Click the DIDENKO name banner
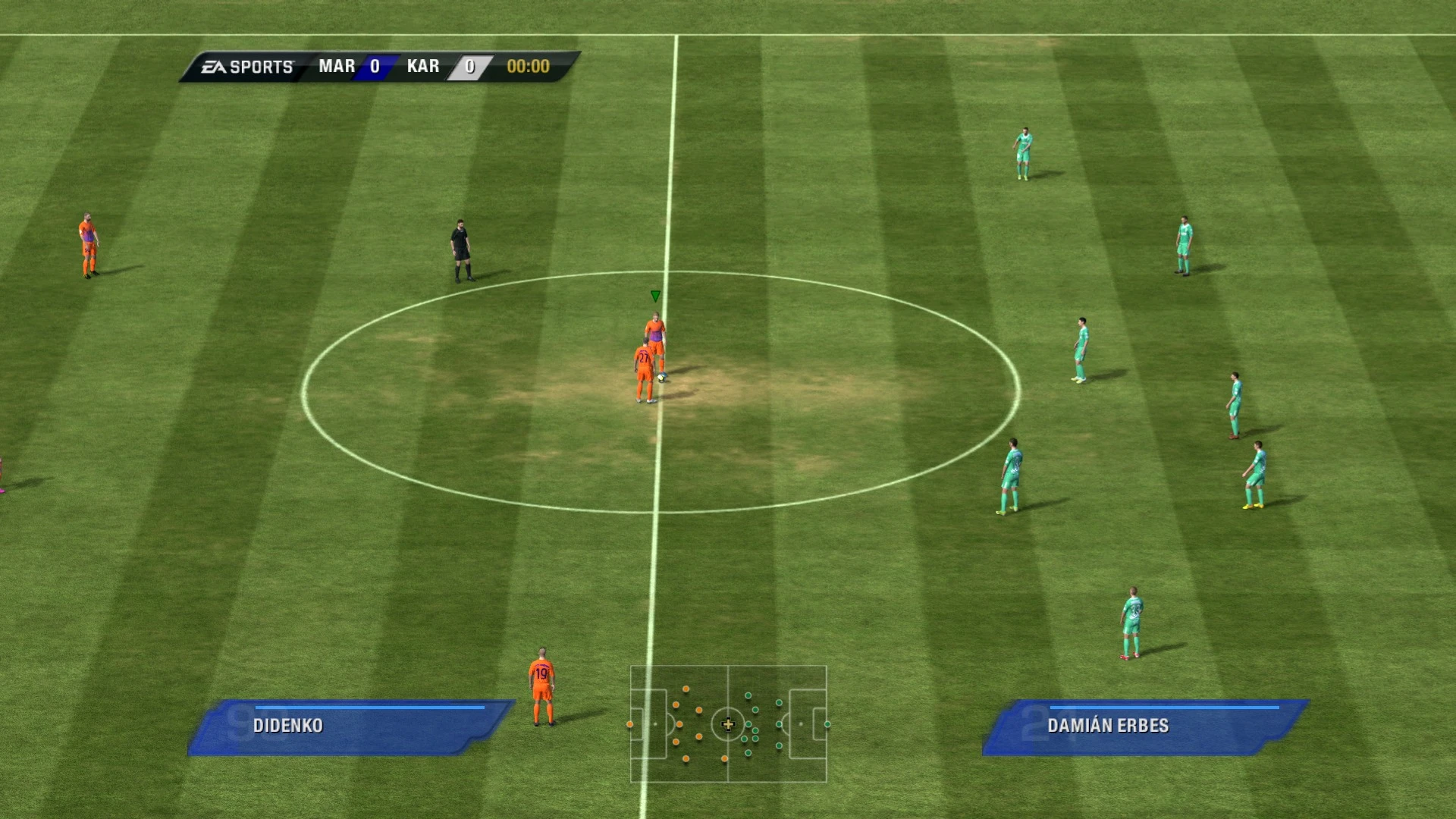Viewport: 1456px width, 819px height. [x=288, y=725]
